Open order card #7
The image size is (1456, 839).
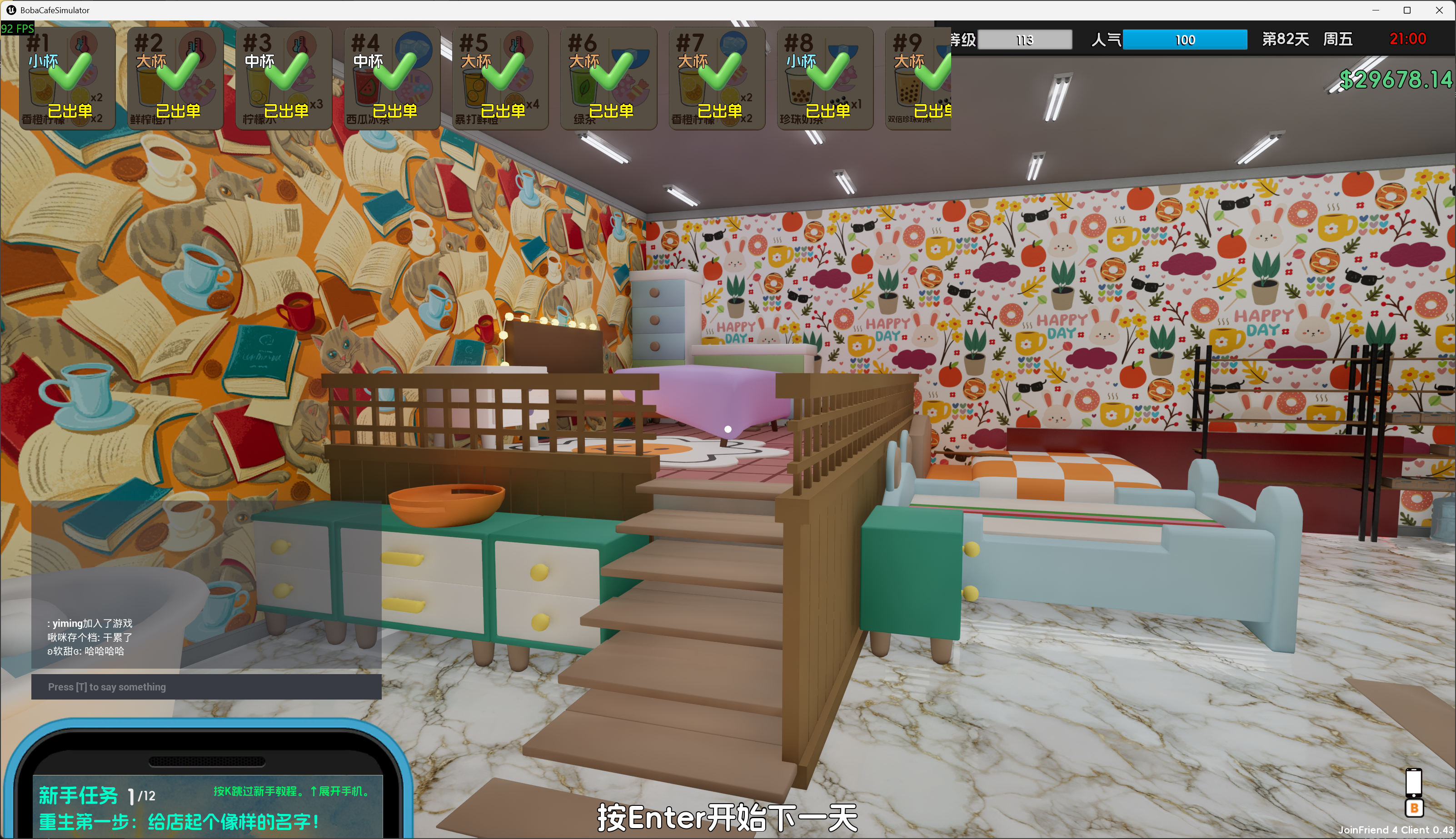717,78
